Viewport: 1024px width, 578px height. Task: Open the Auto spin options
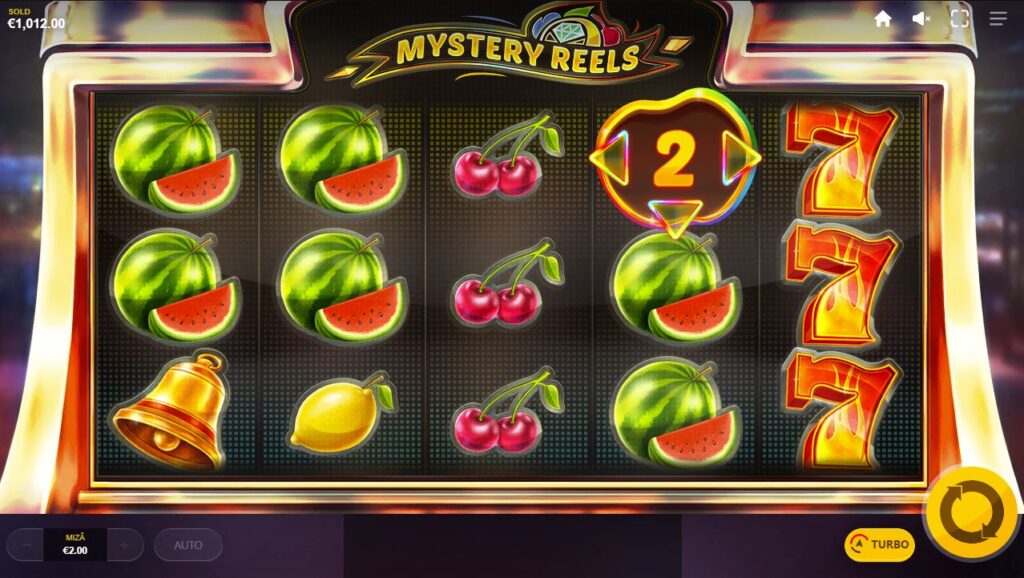point(188,545)
